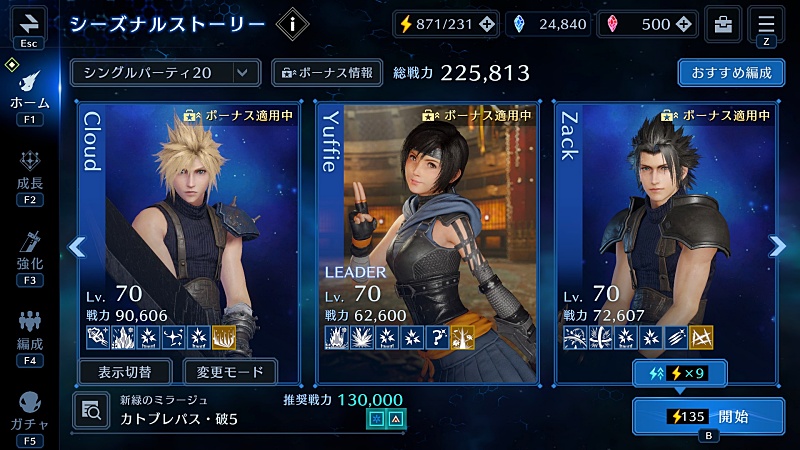Show the next party with right arrow
Screen dimensions: 800x450
click(x=777, y=246)
